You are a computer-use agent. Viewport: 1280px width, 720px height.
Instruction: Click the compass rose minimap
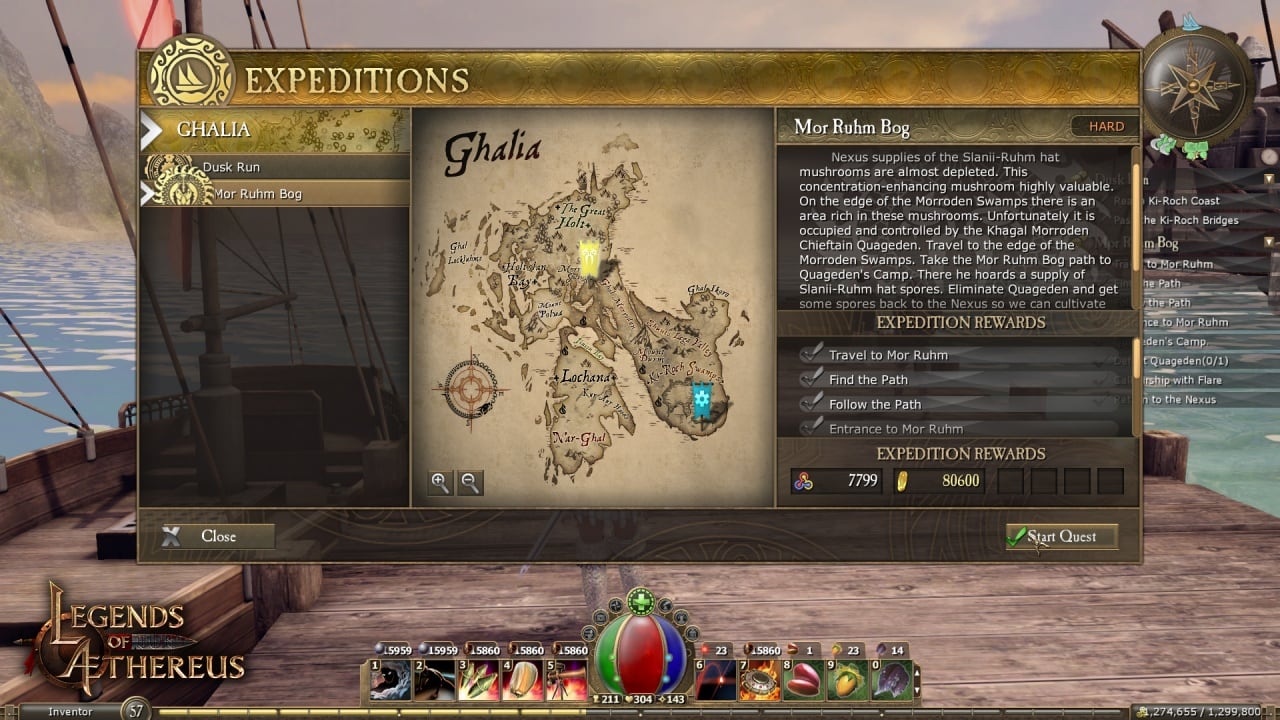click(x=1198, y=84)
